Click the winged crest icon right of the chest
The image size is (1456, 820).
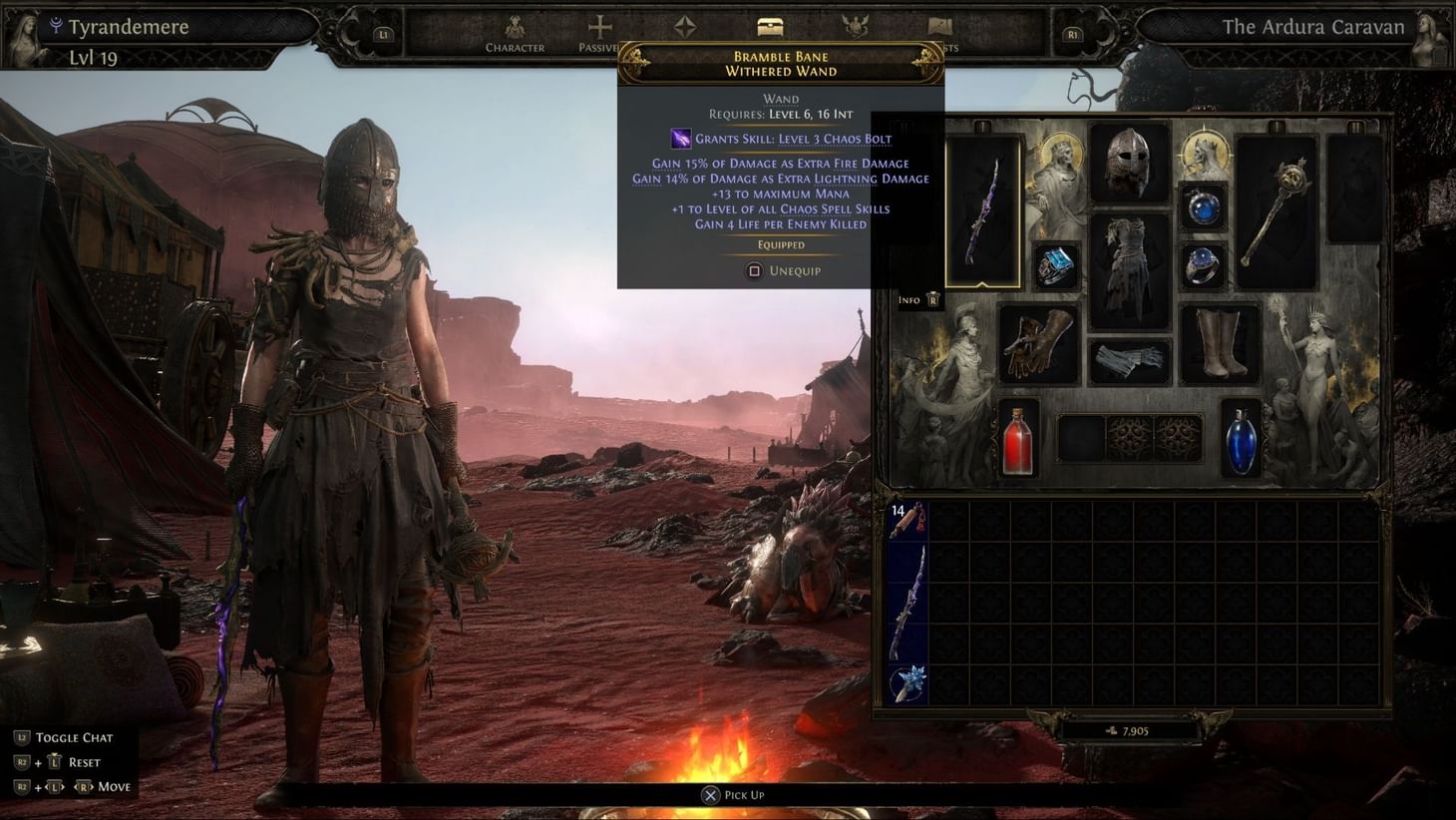pos(858,27)
